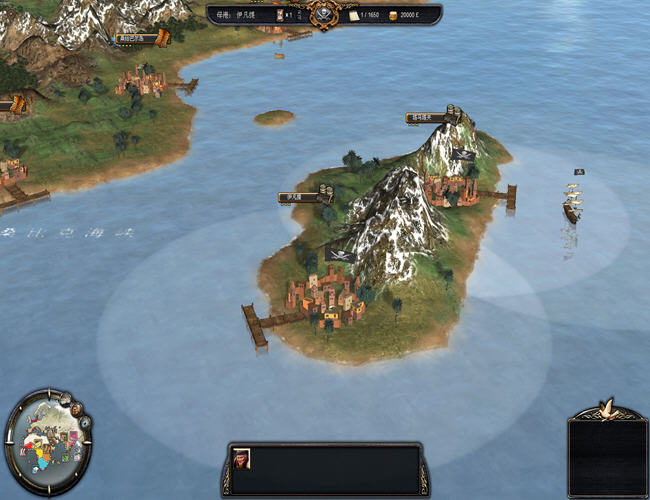Select the captain portrait in bottom panel

242,459
